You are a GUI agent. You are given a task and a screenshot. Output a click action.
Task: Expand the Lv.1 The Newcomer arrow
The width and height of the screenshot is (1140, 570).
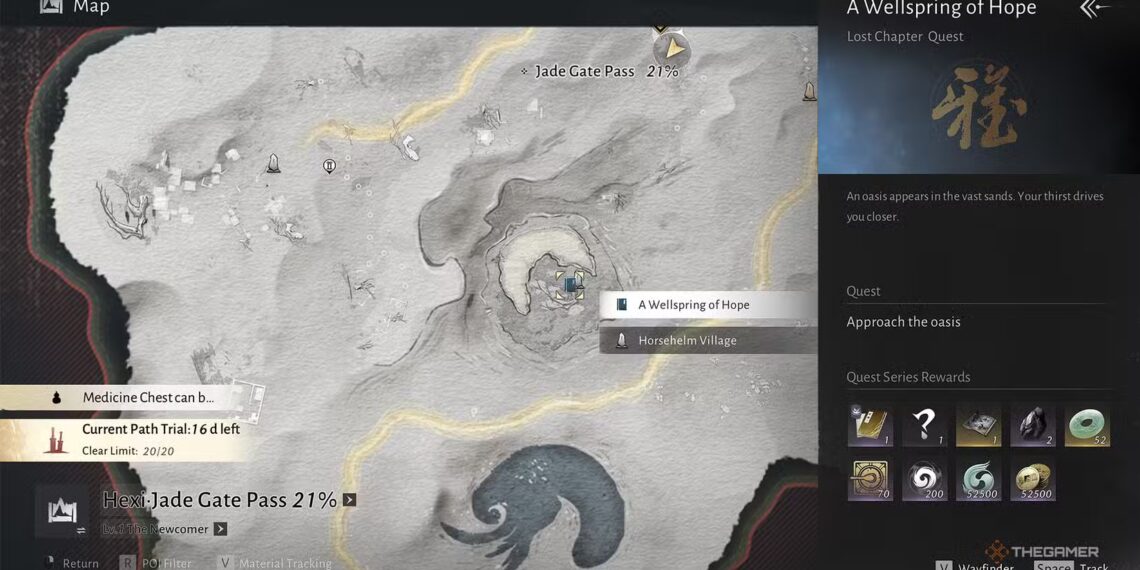(220, 529)
